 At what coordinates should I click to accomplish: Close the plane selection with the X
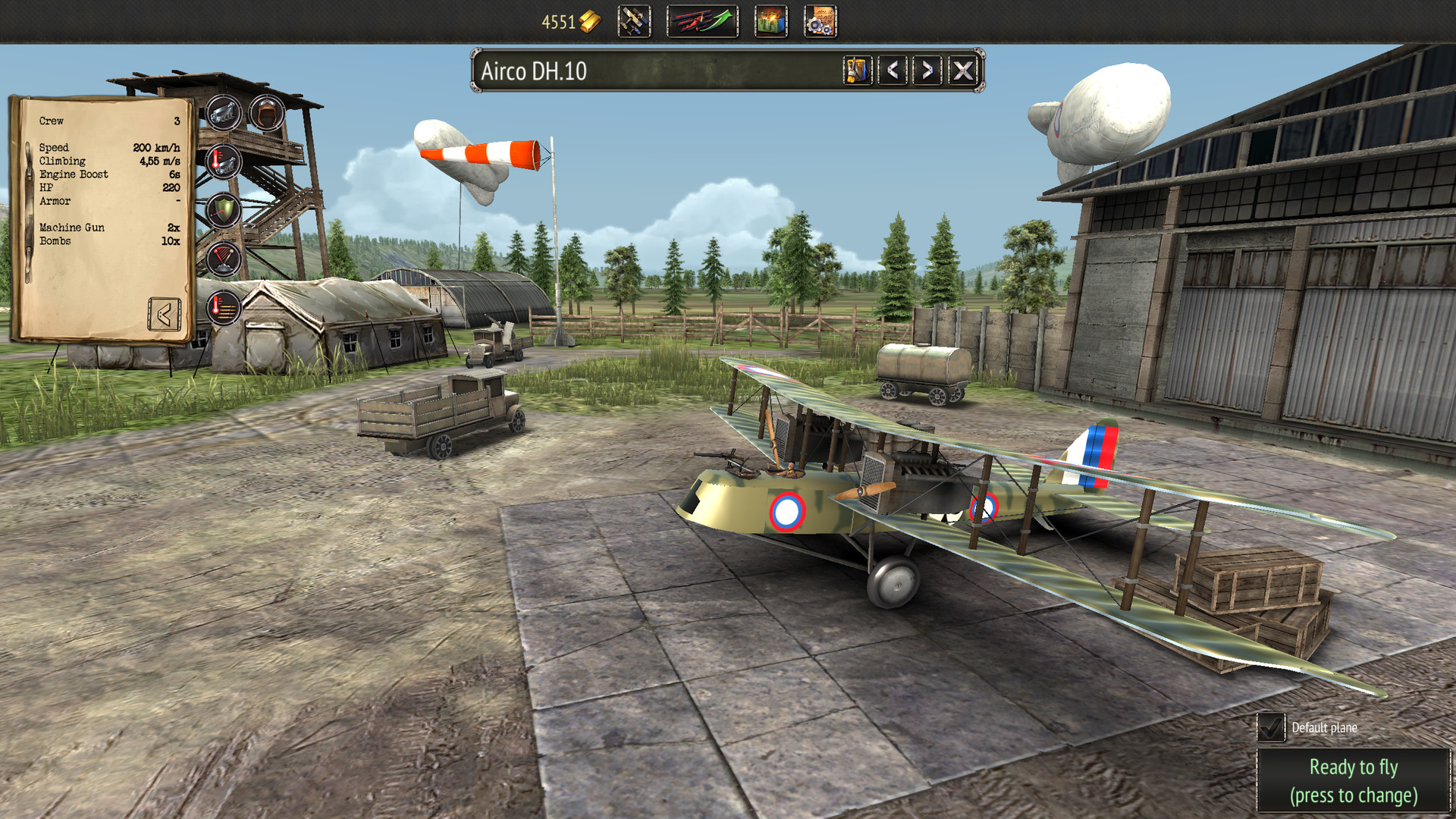click(x=963, y=73)
